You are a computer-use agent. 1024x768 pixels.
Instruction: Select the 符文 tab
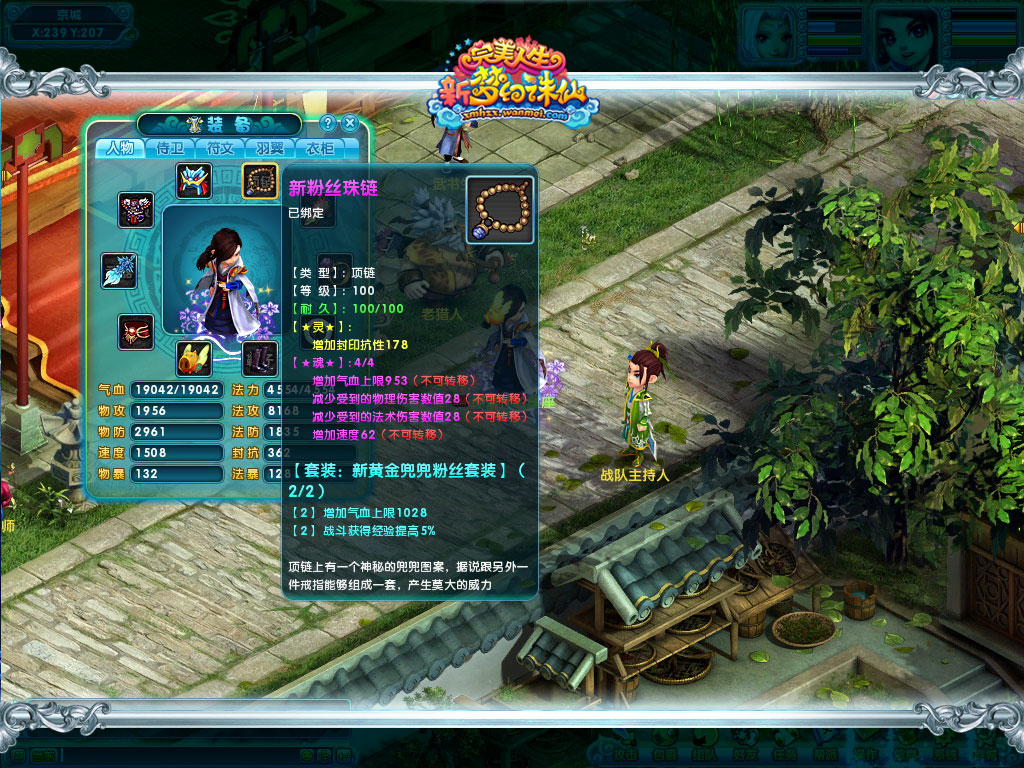(x=220, y=148)
